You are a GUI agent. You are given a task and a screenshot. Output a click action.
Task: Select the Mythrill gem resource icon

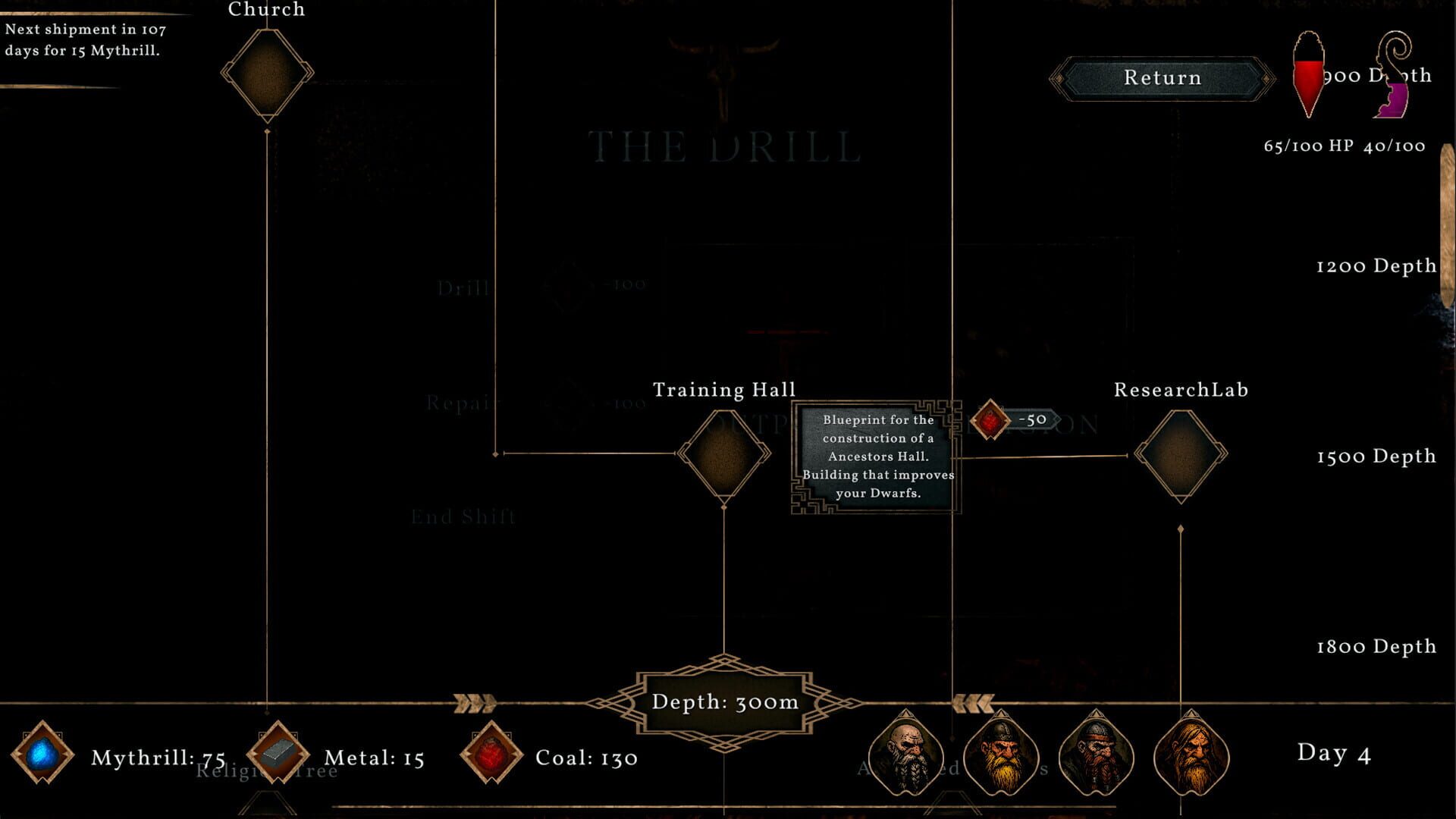point(42,755)
